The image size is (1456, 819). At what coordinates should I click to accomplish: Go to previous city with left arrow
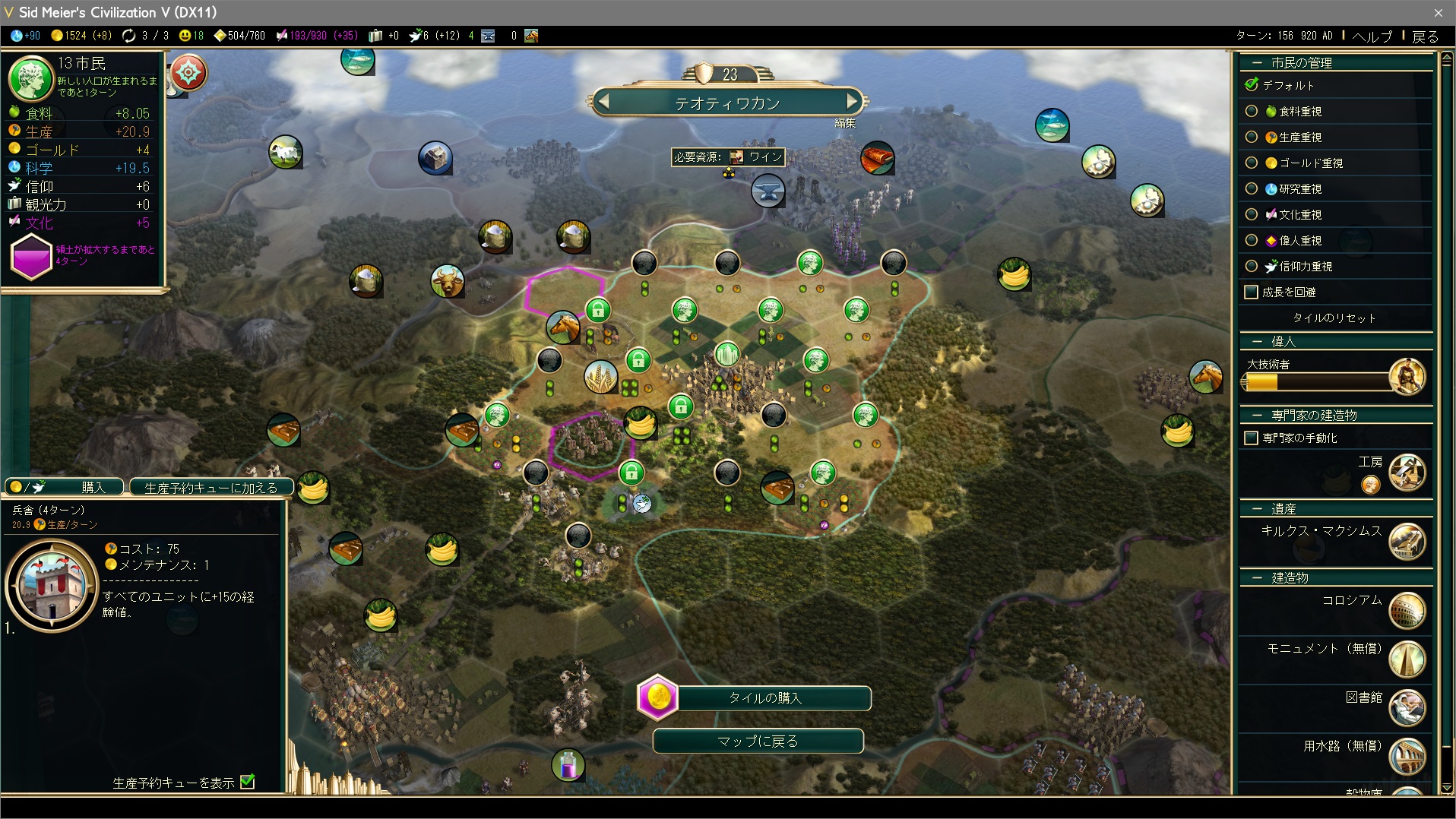604,101
